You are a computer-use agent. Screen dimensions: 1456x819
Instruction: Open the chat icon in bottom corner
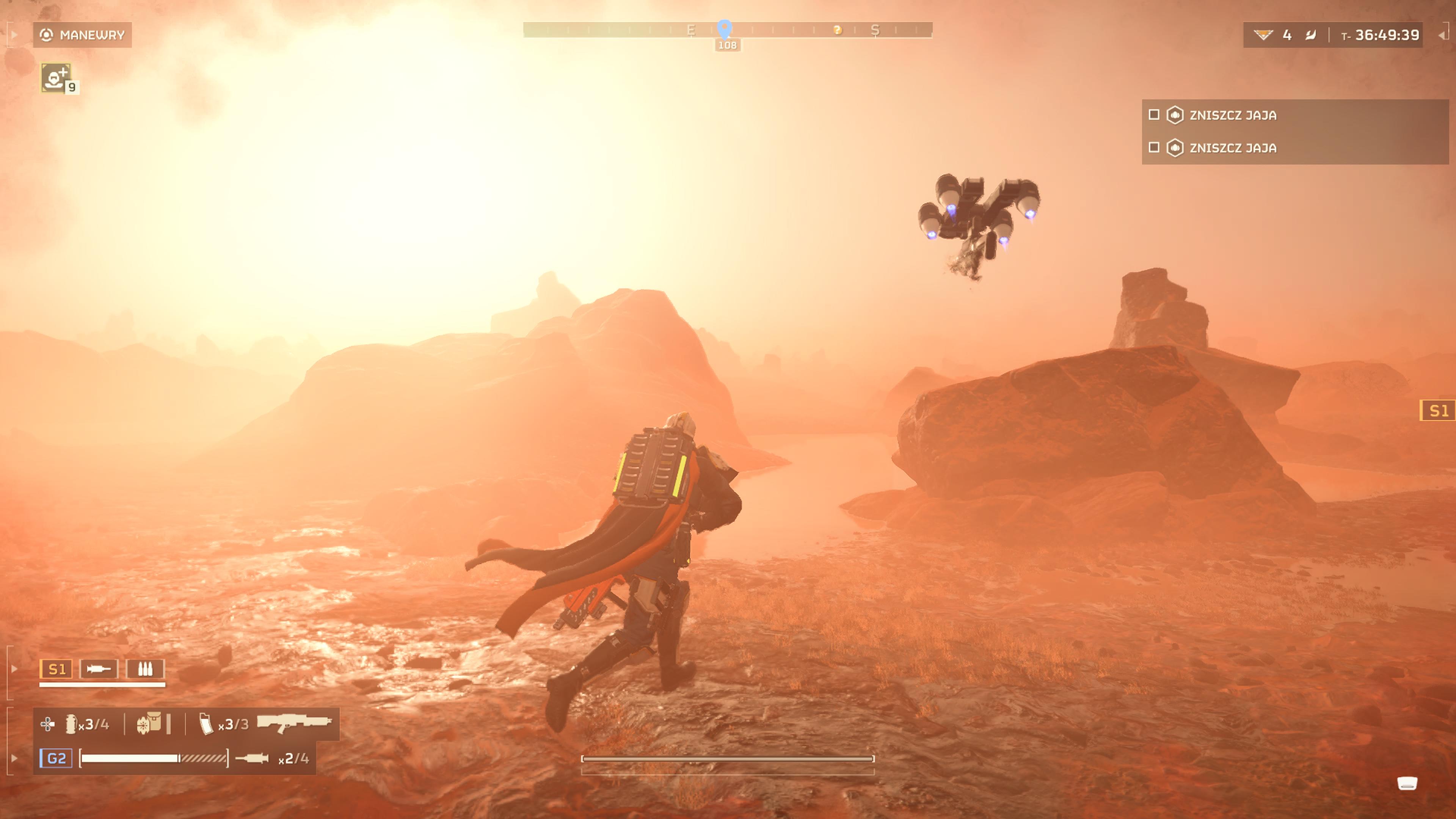1407,783
